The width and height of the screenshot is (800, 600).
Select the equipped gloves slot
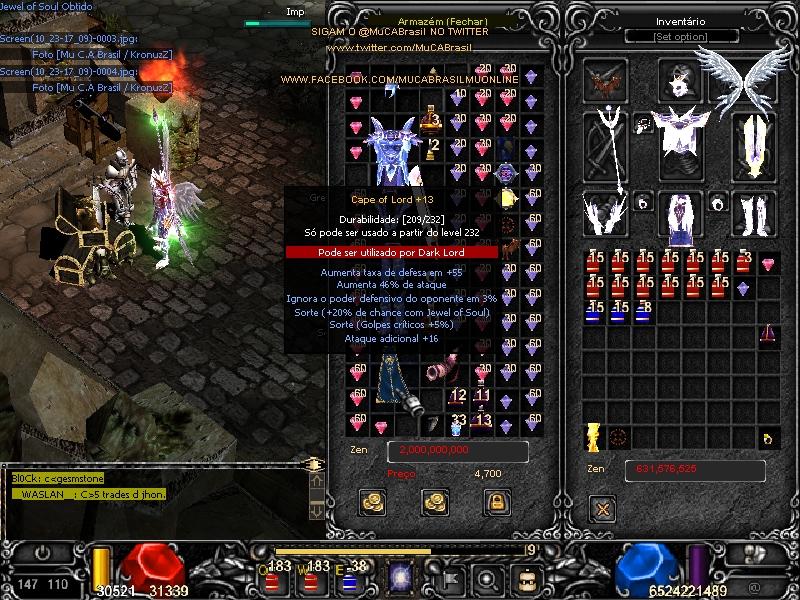click(606, 213)
